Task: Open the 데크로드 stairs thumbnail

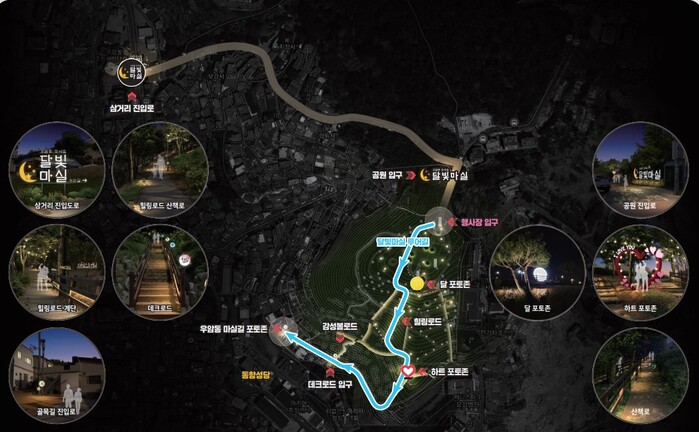Action: (x=160, y=270)
